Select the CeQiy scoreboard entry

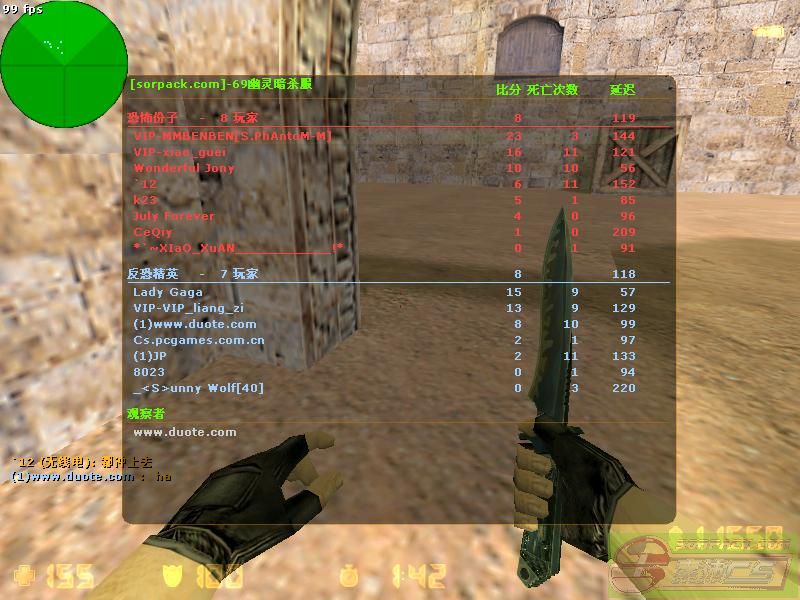(x=153, y=232)
